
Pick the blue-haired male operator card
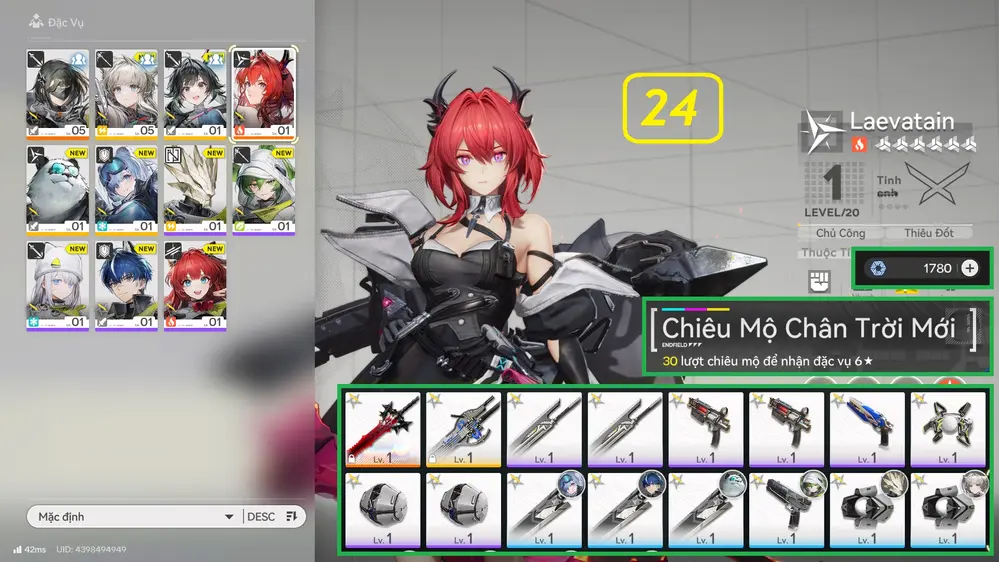pos(126,286)
